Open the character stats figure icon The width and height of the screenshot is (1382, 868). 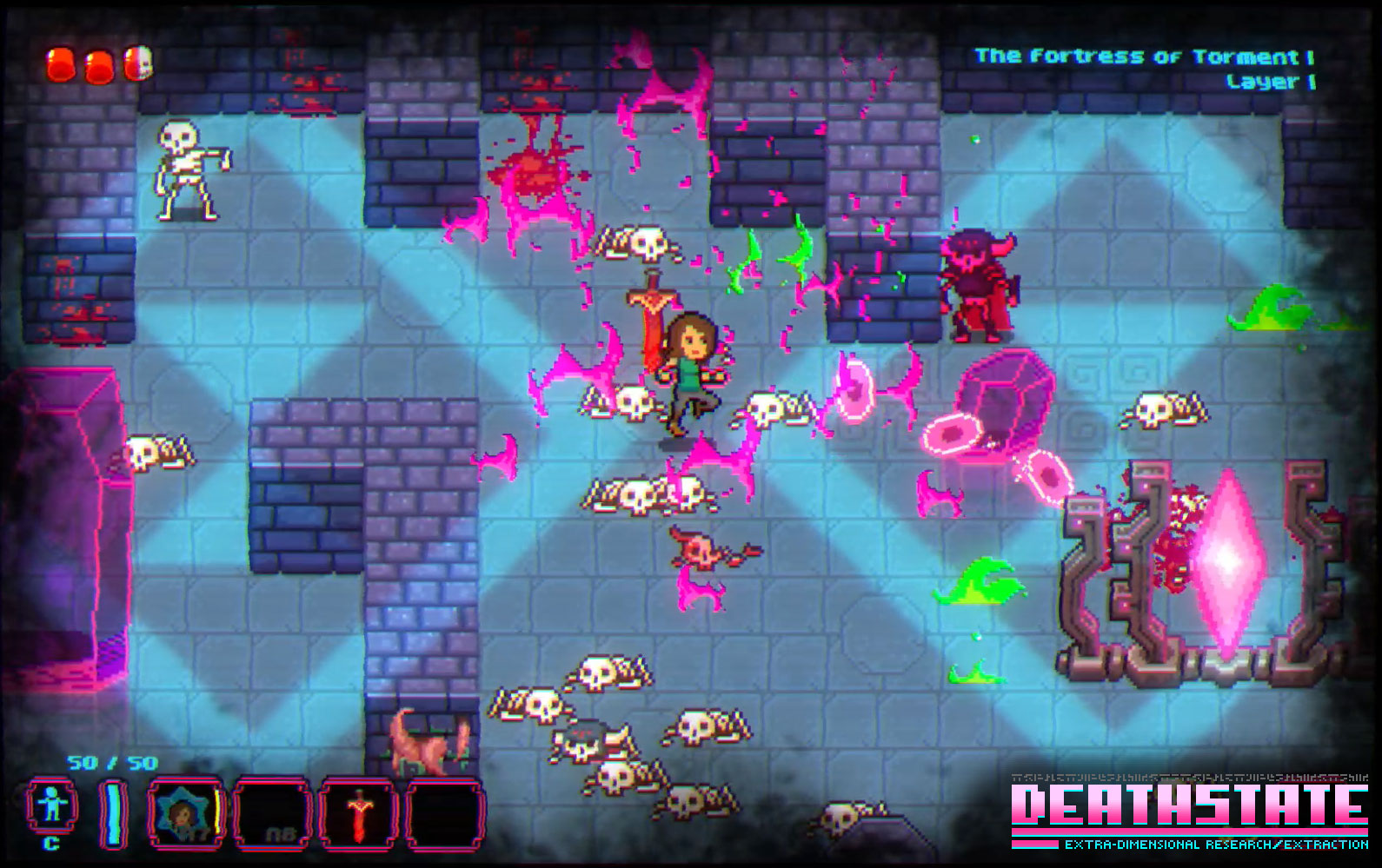point(51,807)
